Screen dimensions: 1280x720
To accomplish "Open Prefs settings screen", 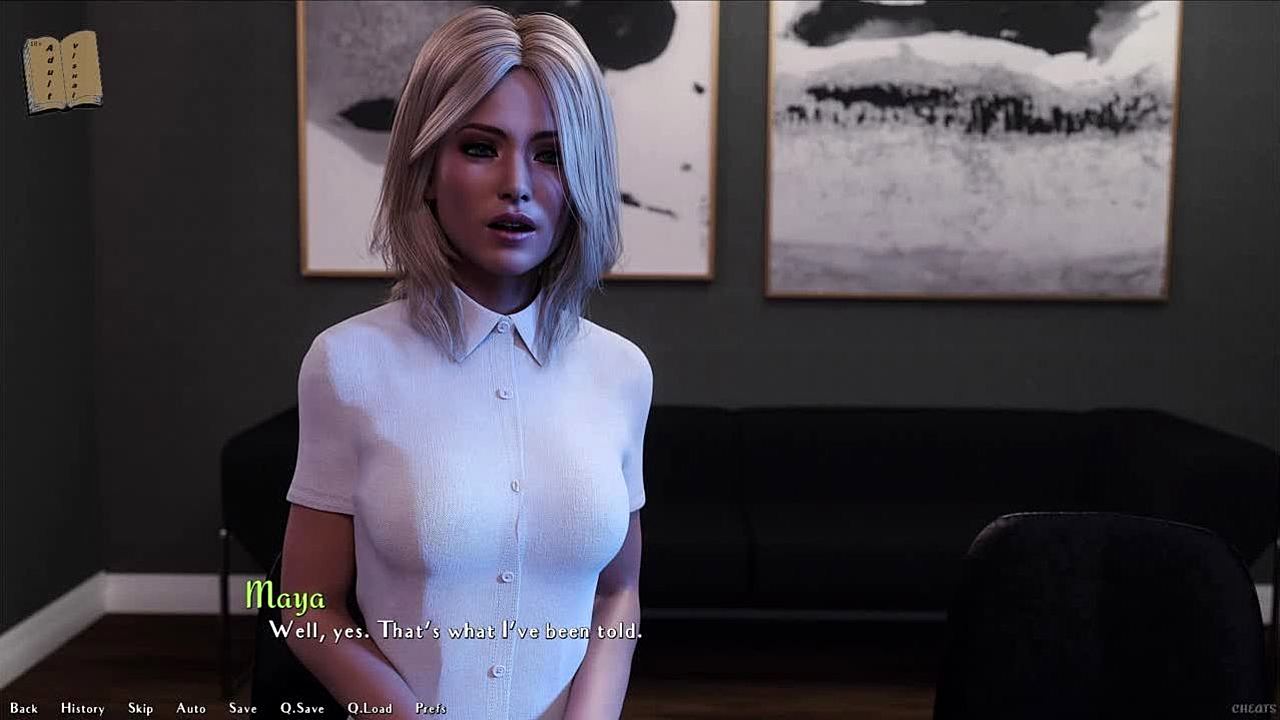I will tap(431, 708).
